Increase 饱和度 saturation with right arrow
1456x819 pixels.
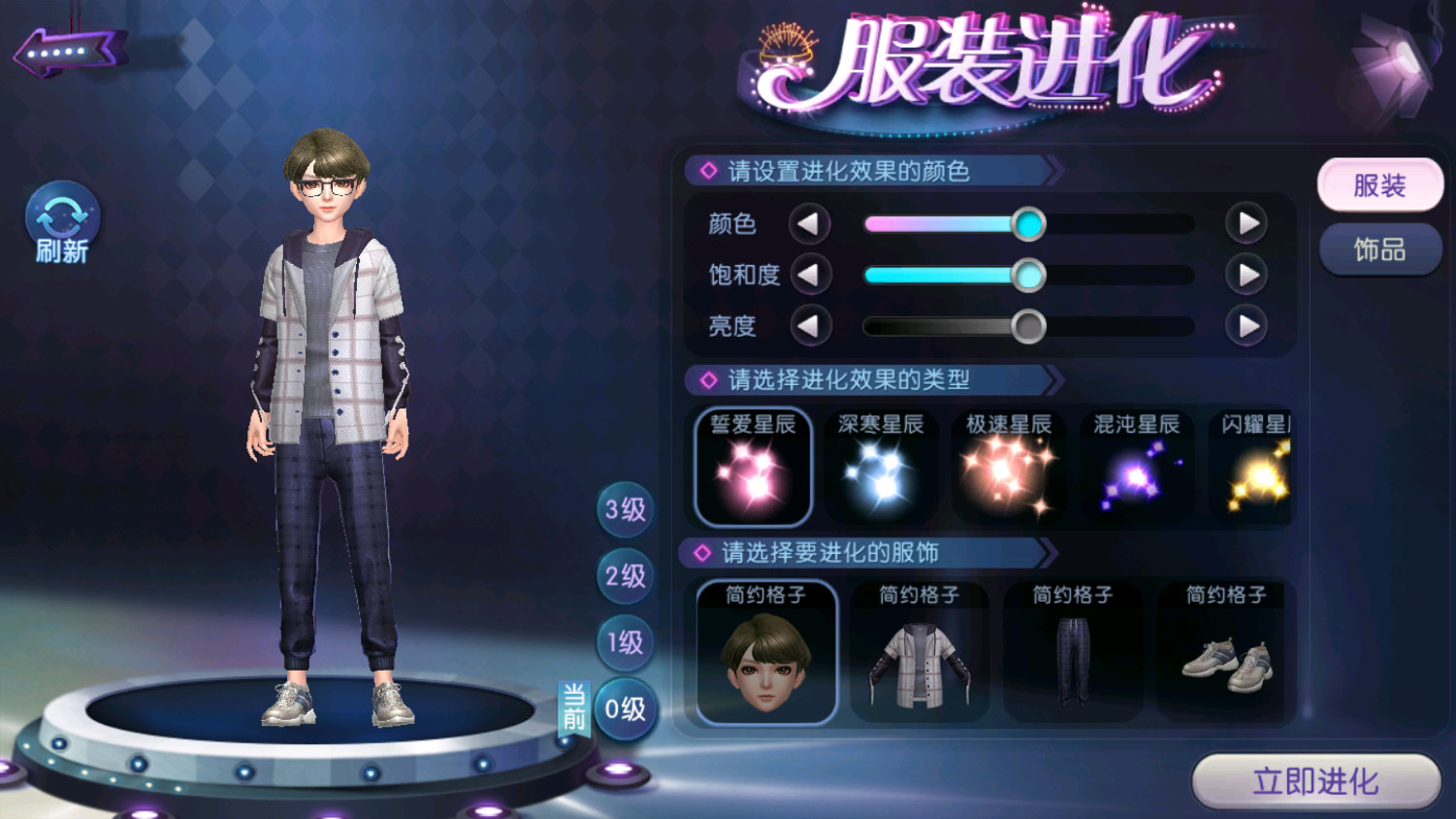coord(1246,276)
